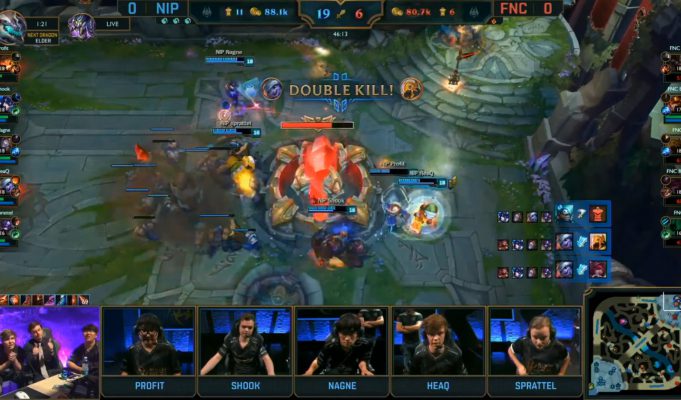The height and width of the screenshot is (400, 681).
Task: Click the LIVE champion portrait indicator
Action: (x=81, y=24)
